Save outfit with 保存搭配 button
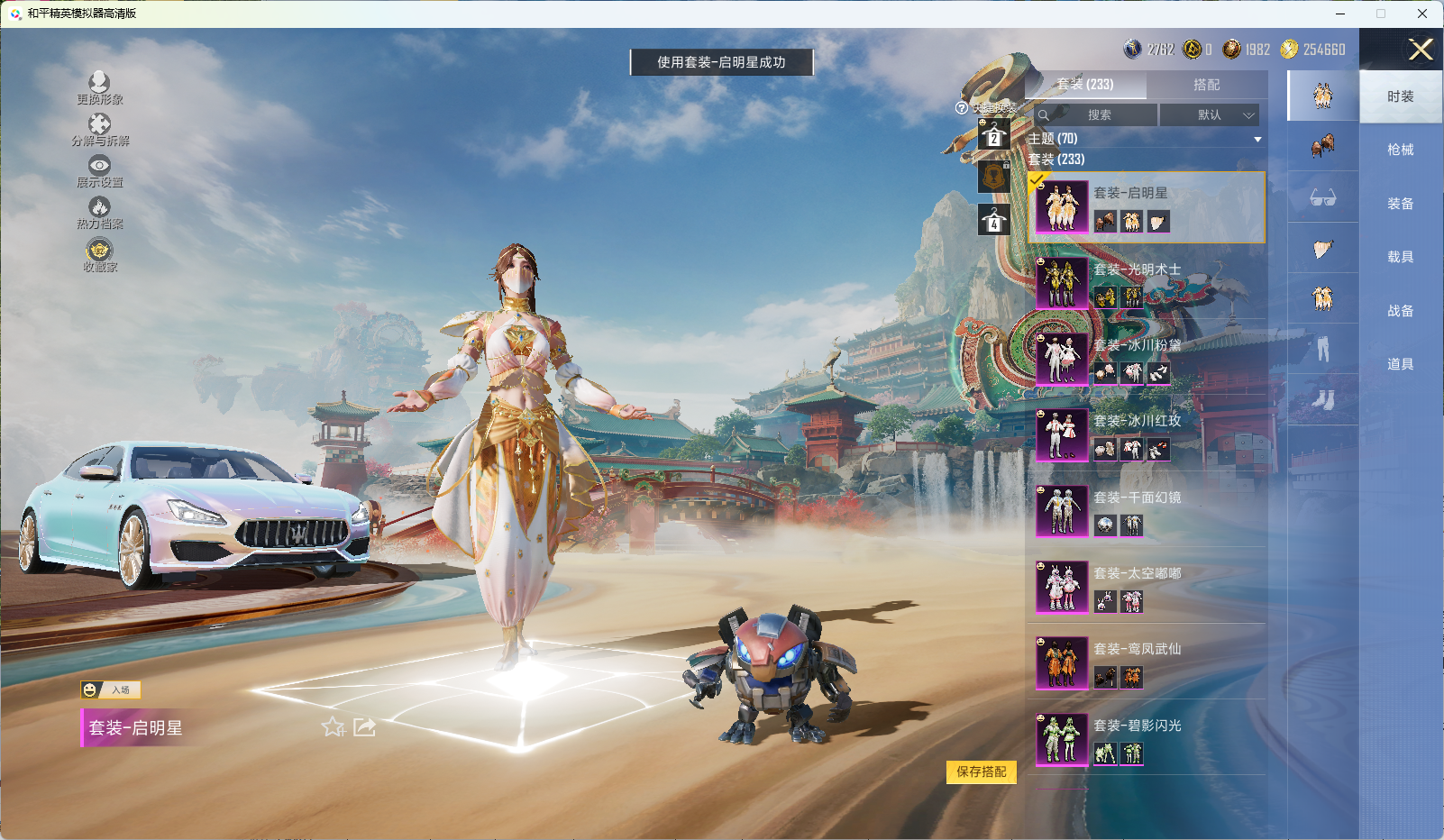The width and height of the screenshot is (1444, 840). [981, 772]
